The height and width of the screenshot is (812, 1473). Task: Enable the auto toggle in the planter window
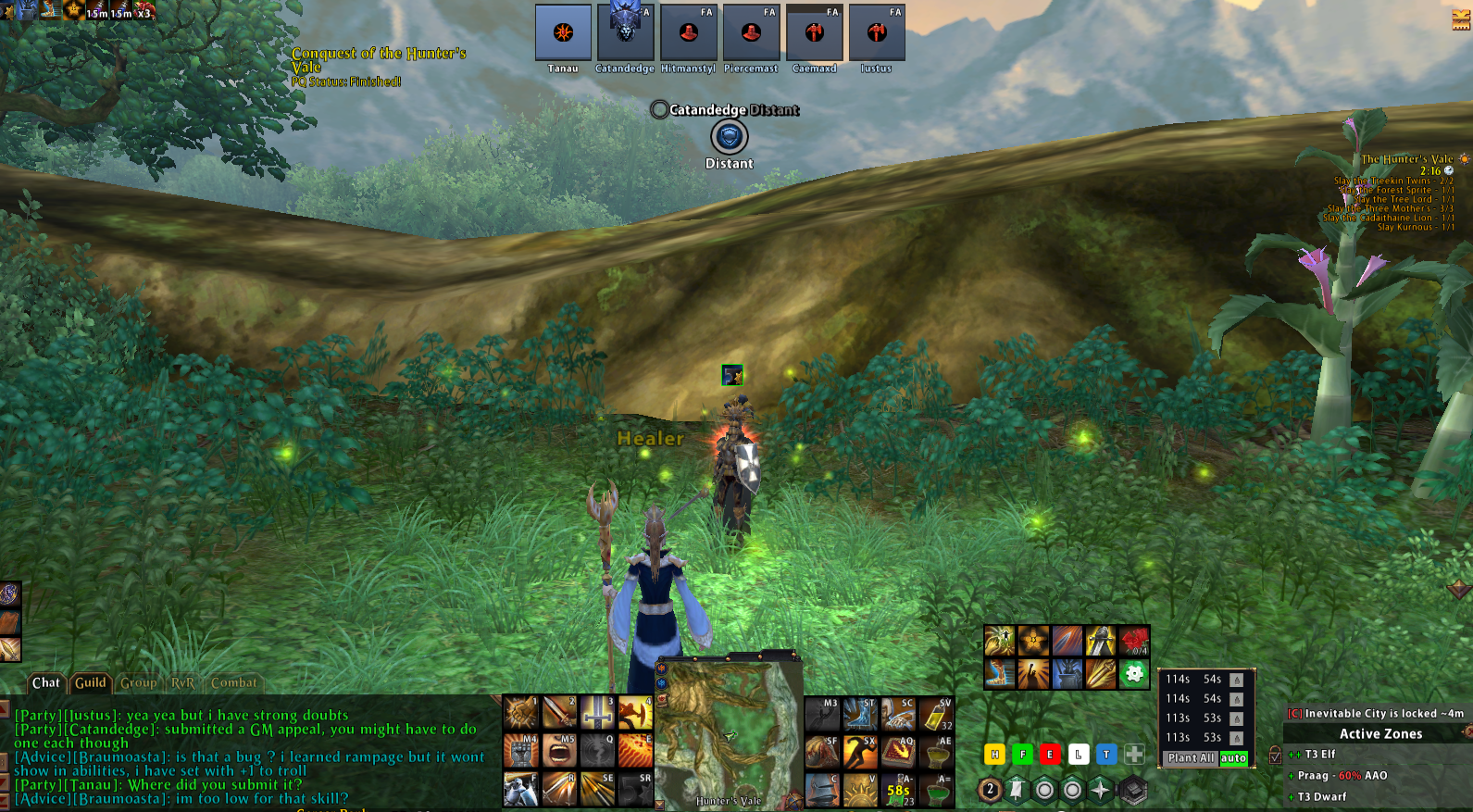(x=1233, y=758)
